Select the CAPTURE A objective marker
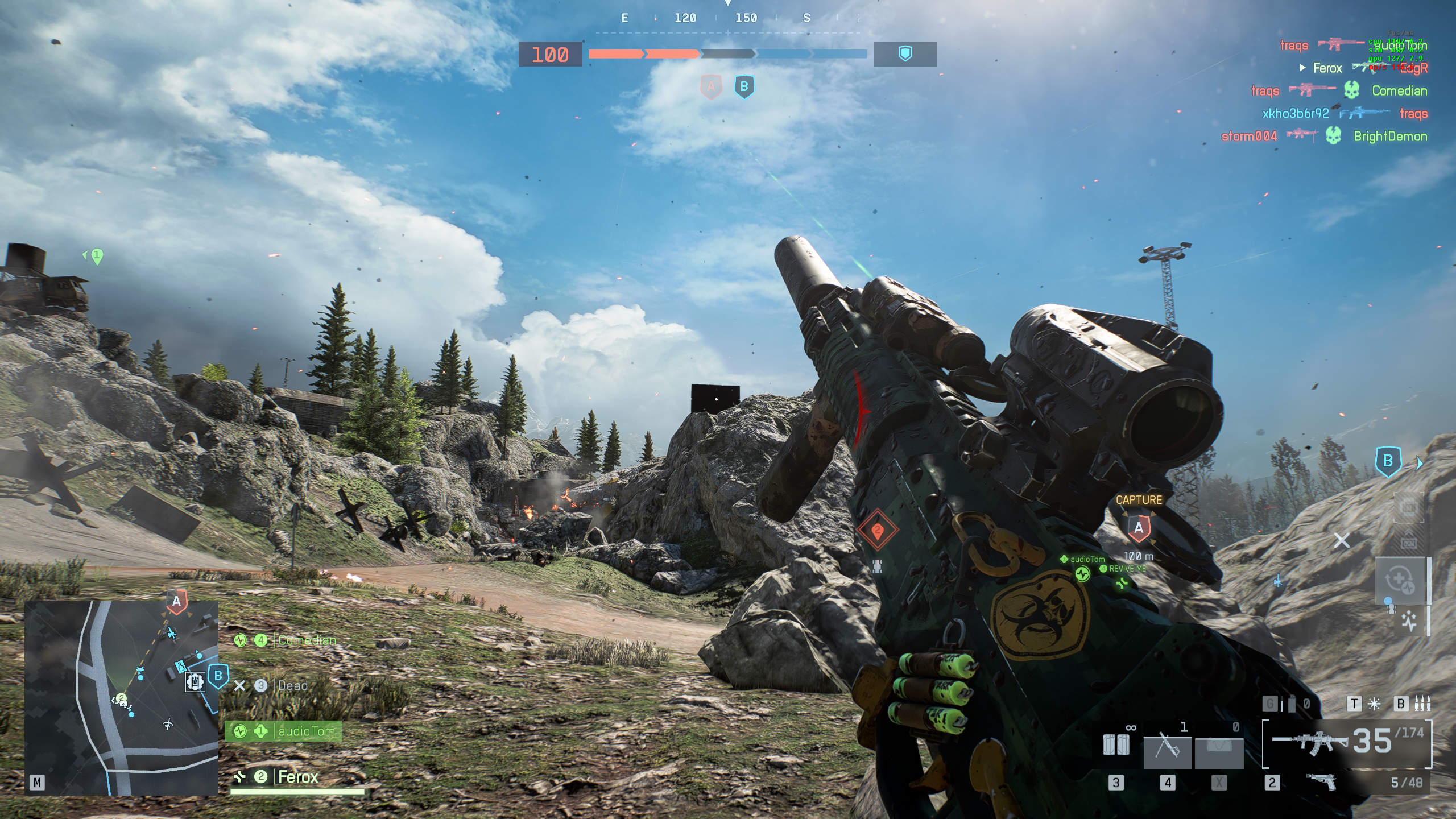The width and height of the screenshot is (1456, 819). (x=1139, y=528)
